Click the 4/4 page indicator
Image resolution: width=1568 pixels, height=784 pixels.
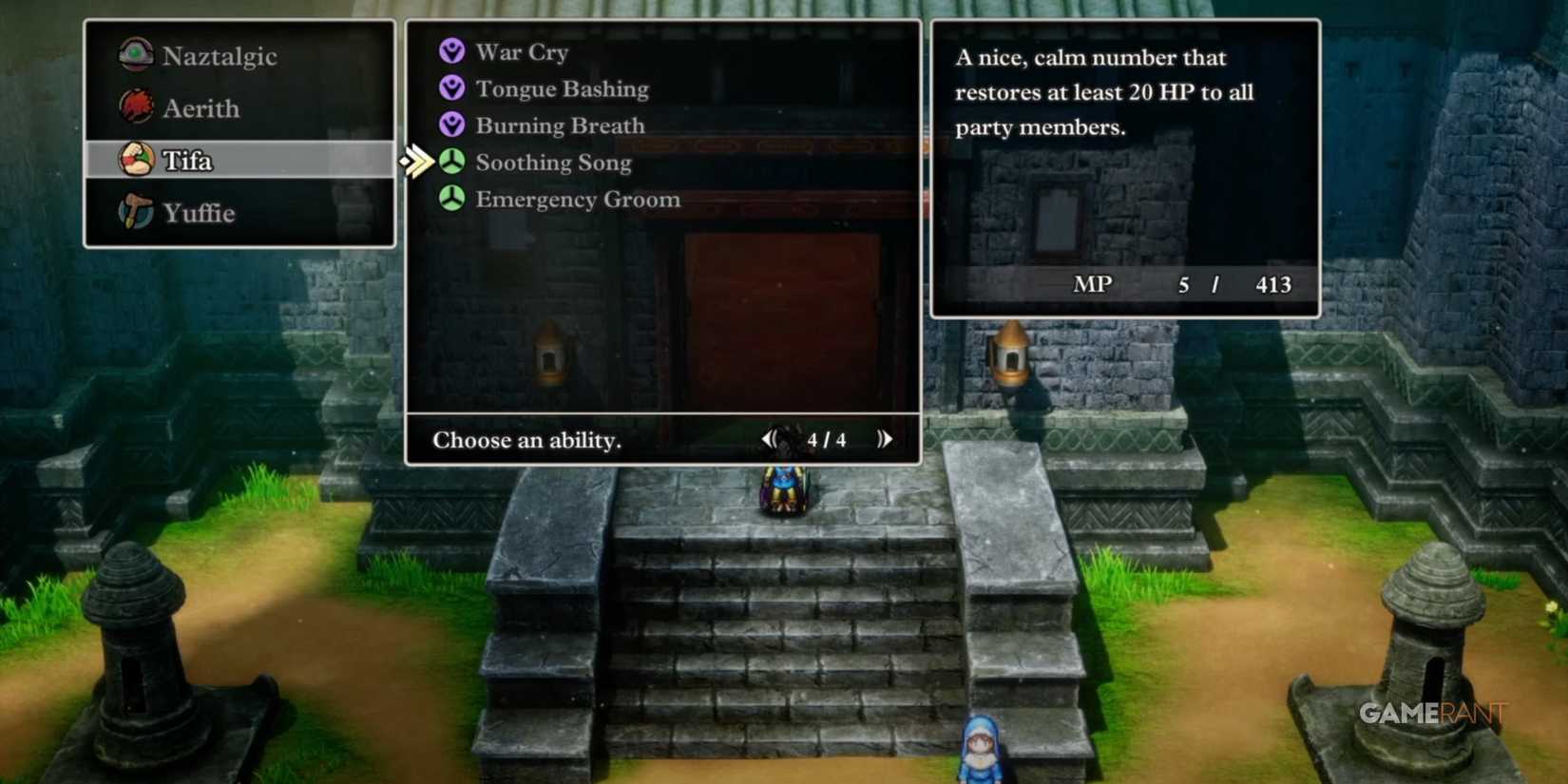click(826, 439)
